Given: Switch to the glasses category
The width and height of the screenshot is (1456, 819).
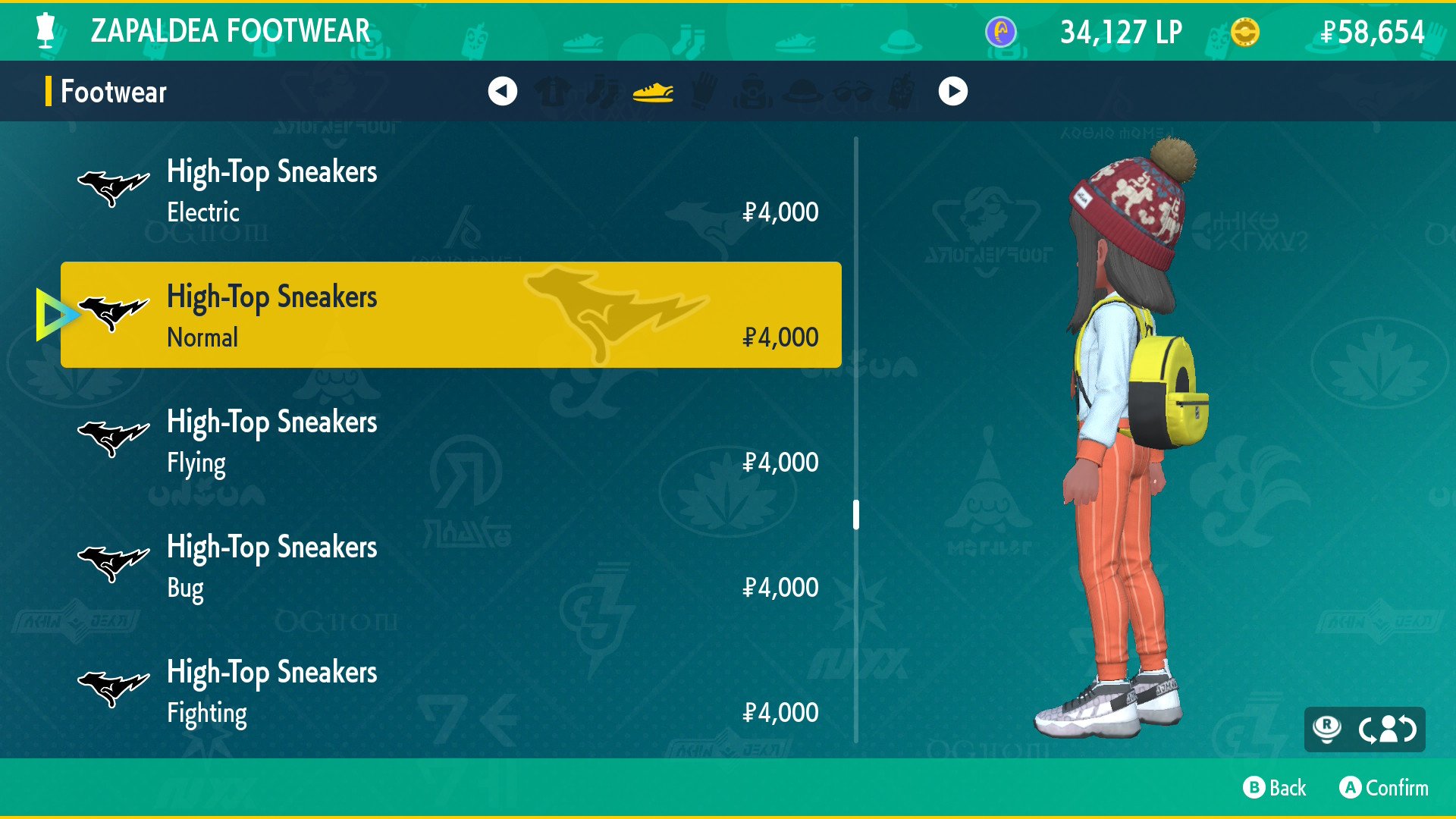Looking at the screenshot, I should click(852, 92).
